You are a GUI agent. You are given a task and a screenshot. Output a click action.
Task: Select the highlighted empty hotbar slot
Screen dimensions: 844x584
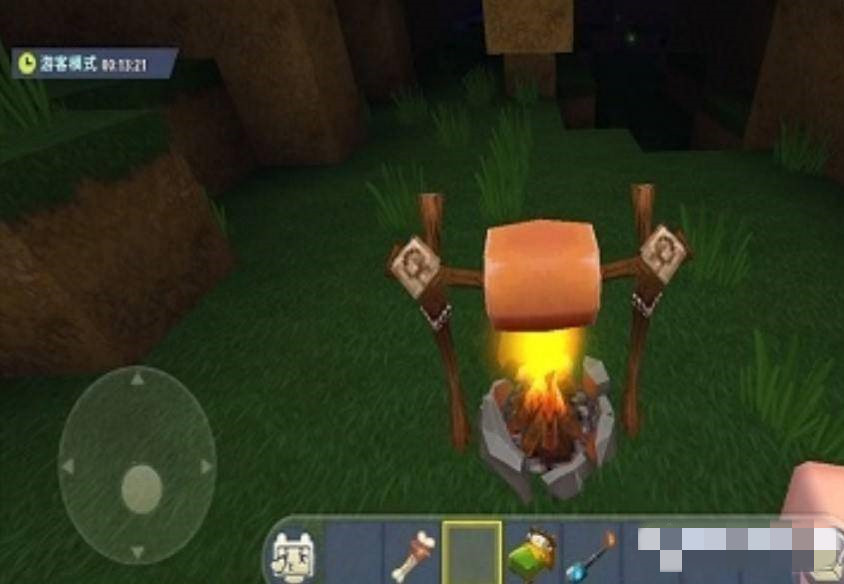click(472, 552)
